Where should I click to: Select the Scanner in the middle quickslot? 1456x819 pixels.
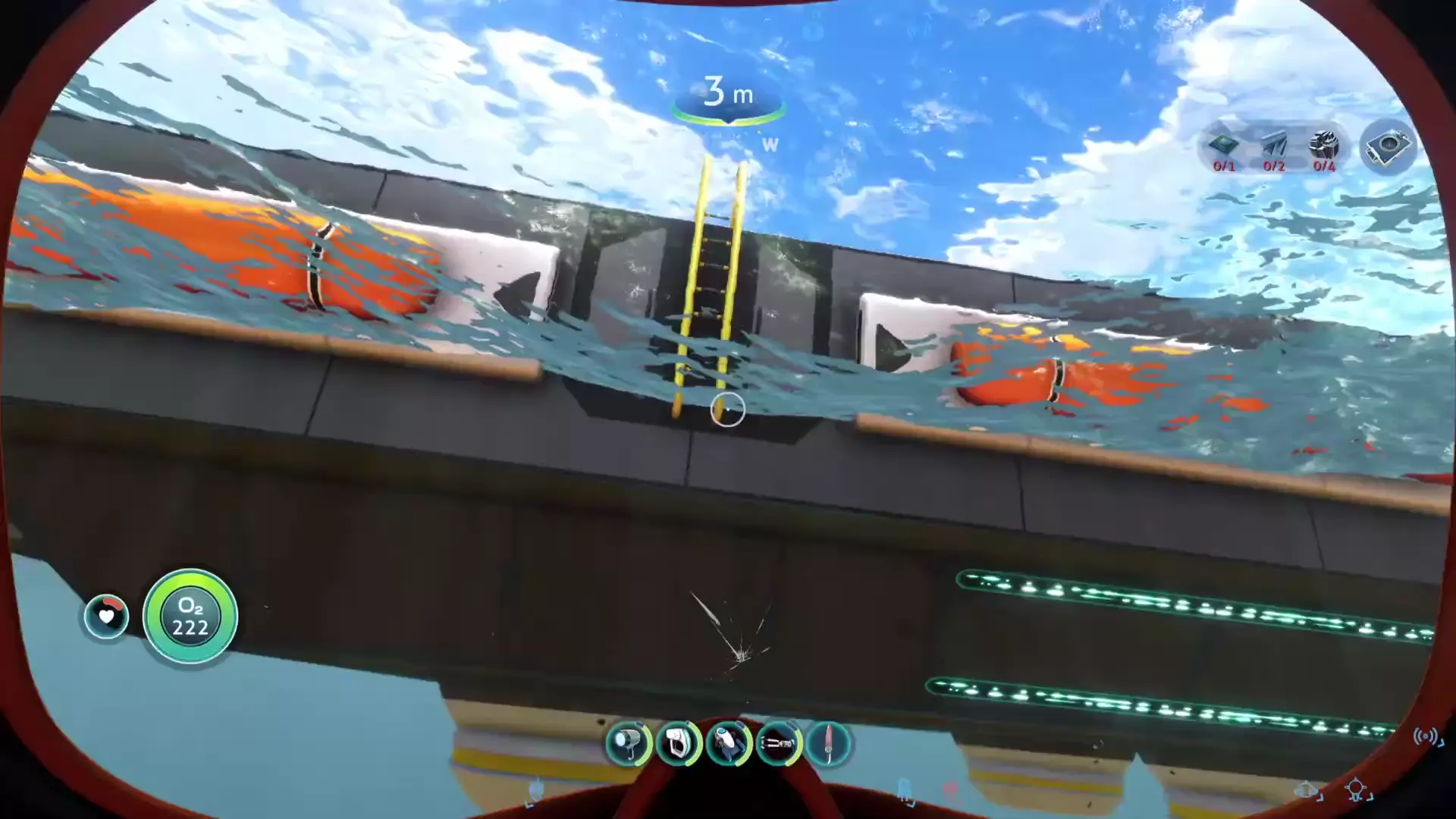tap(727, 744)
